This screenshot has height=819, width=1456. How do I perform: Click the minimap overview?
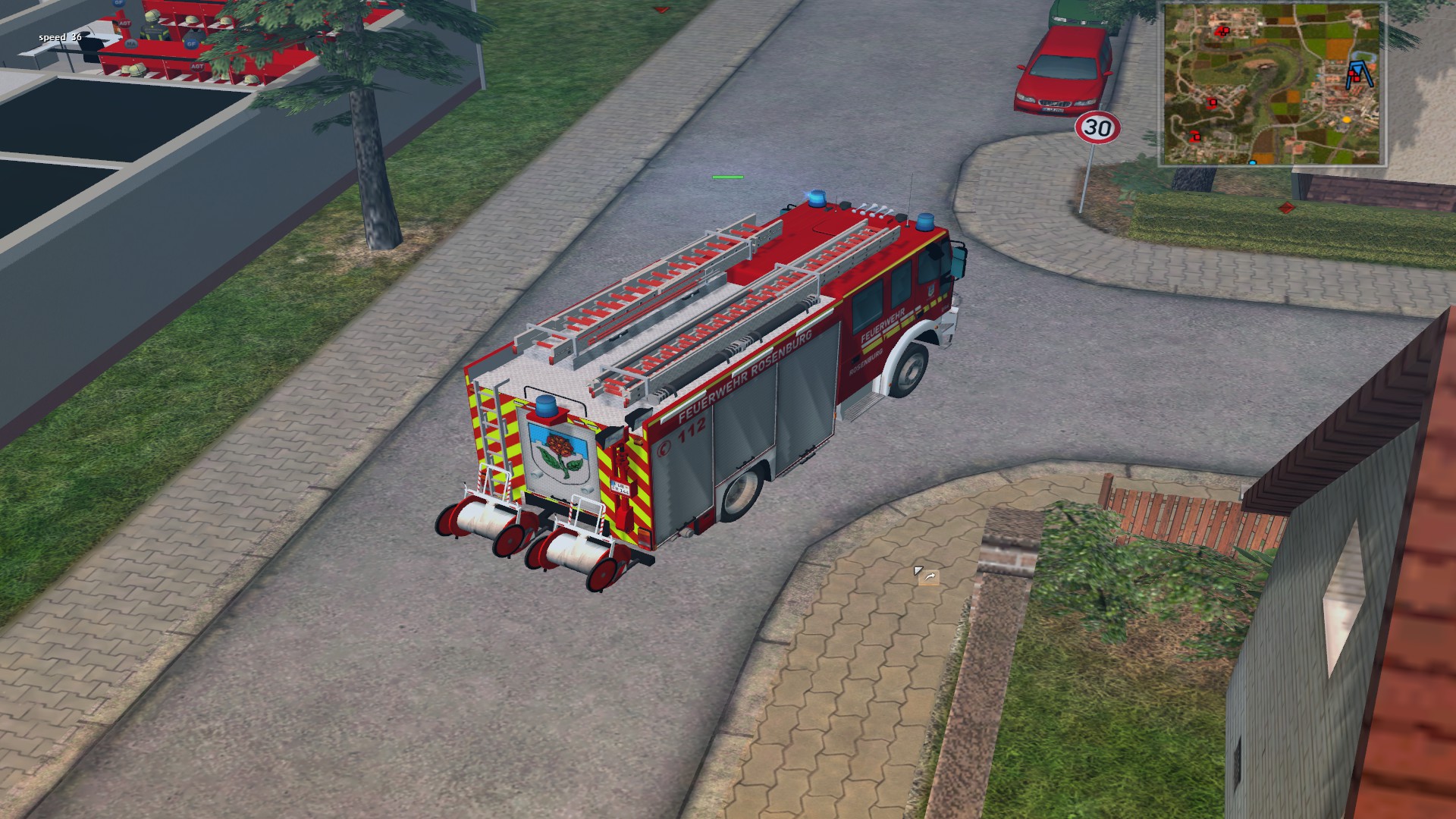tap(1273, 84)
